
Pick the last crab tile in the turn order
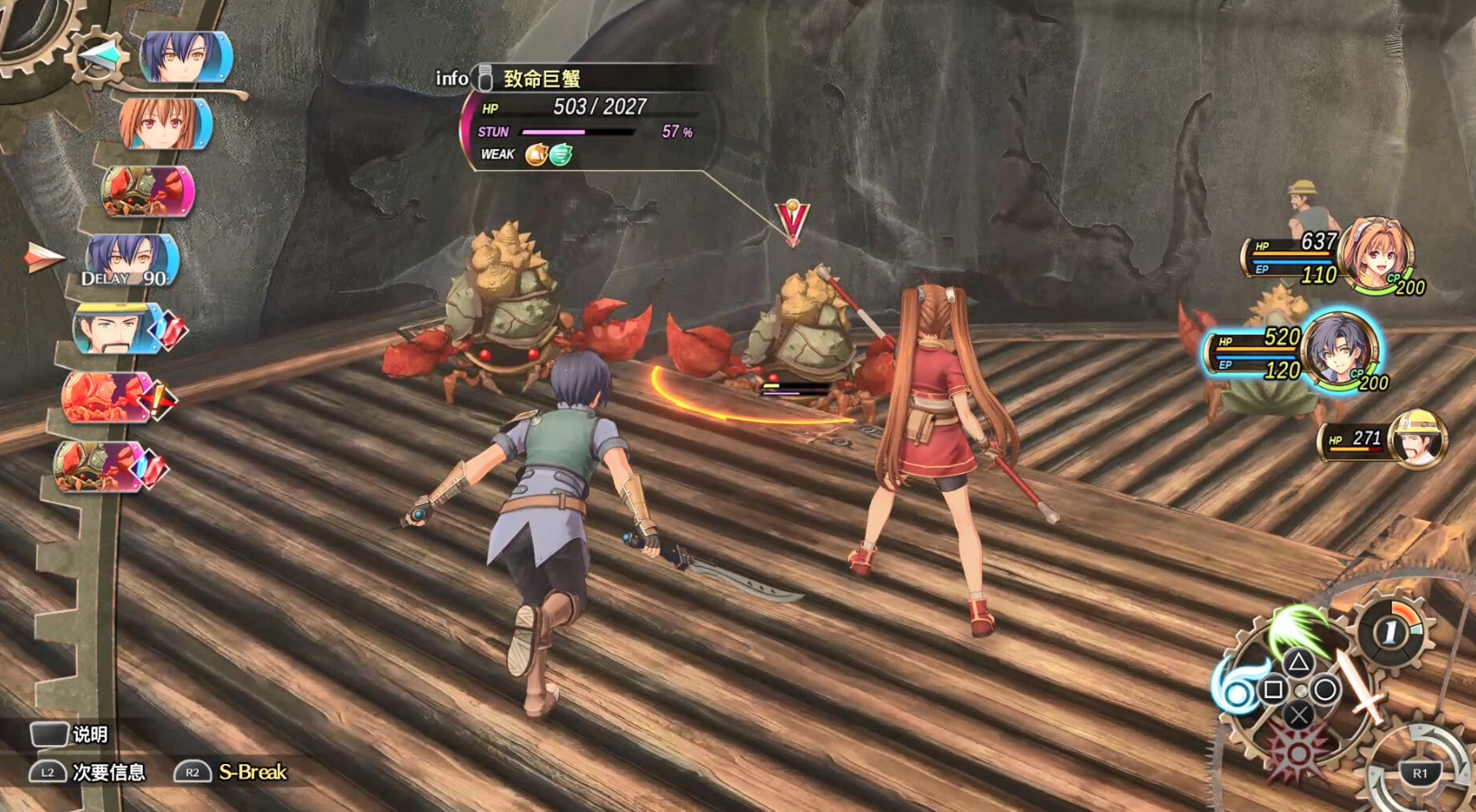pos(98,467)
